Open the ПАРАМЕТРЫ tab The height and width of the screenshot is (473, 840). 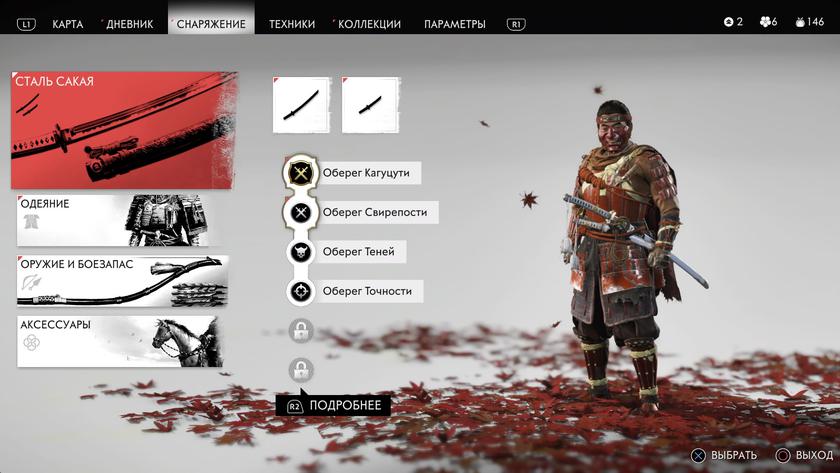pyautogui.click(x=455, y=23)
